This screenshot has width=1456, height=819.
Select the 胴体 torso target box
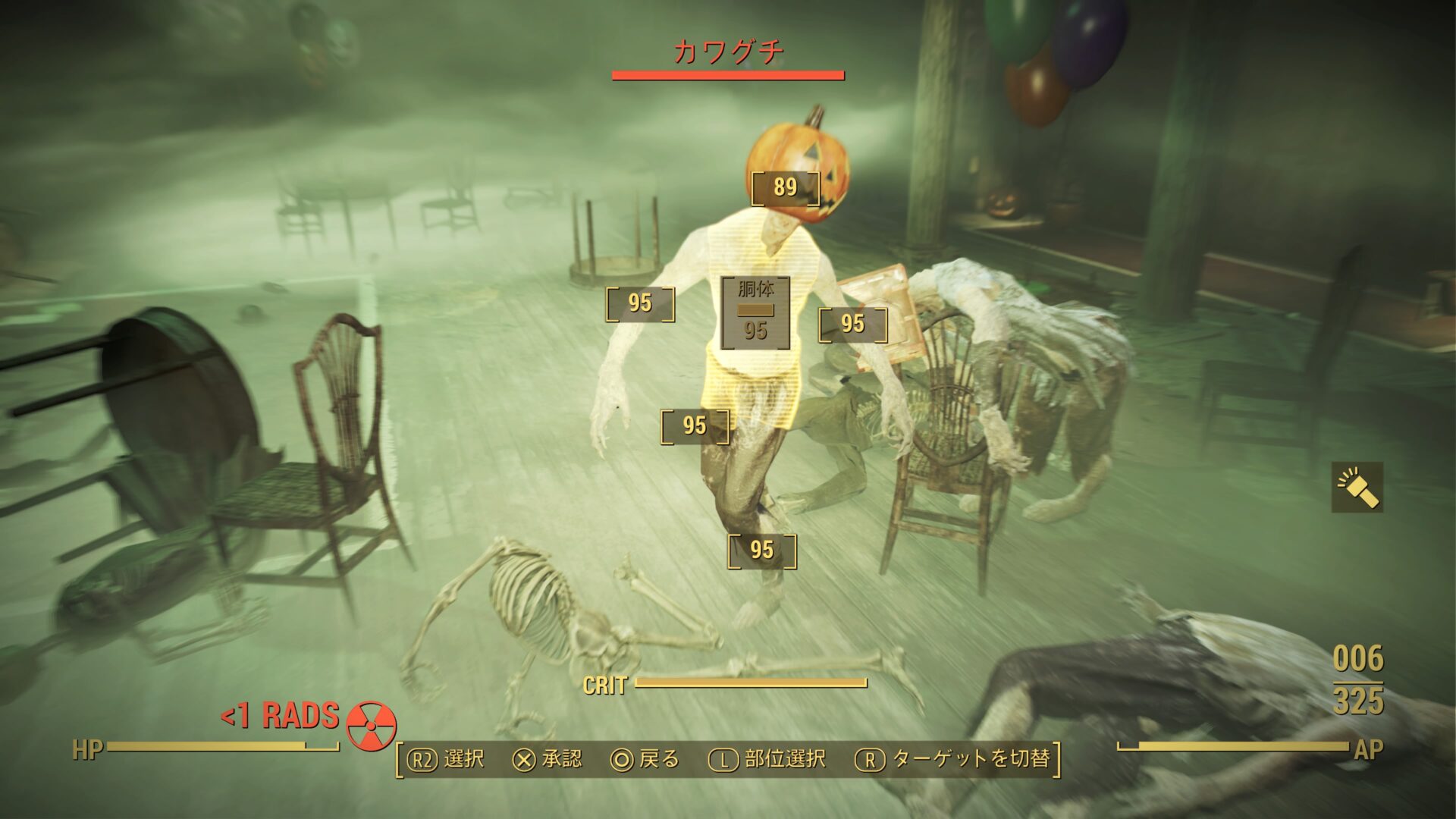pyautogui.click(x=755, y=312)
